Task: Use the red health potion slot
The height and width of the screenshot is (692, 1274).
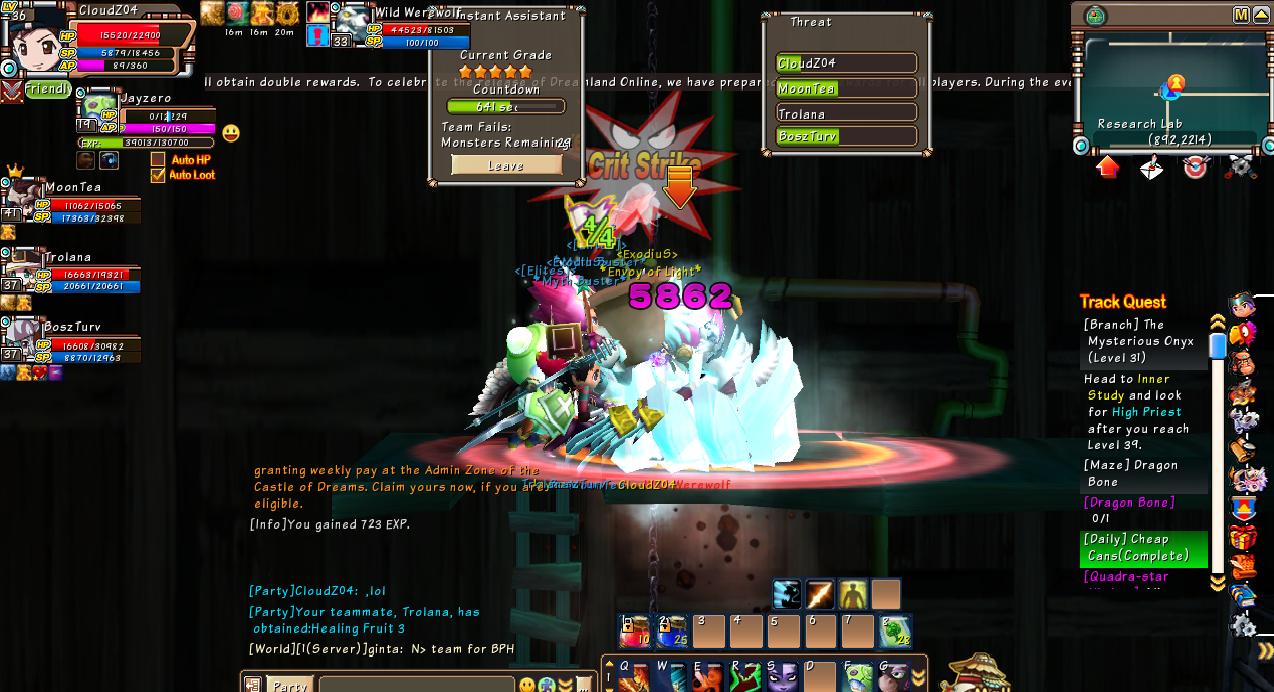Action: 635,631
